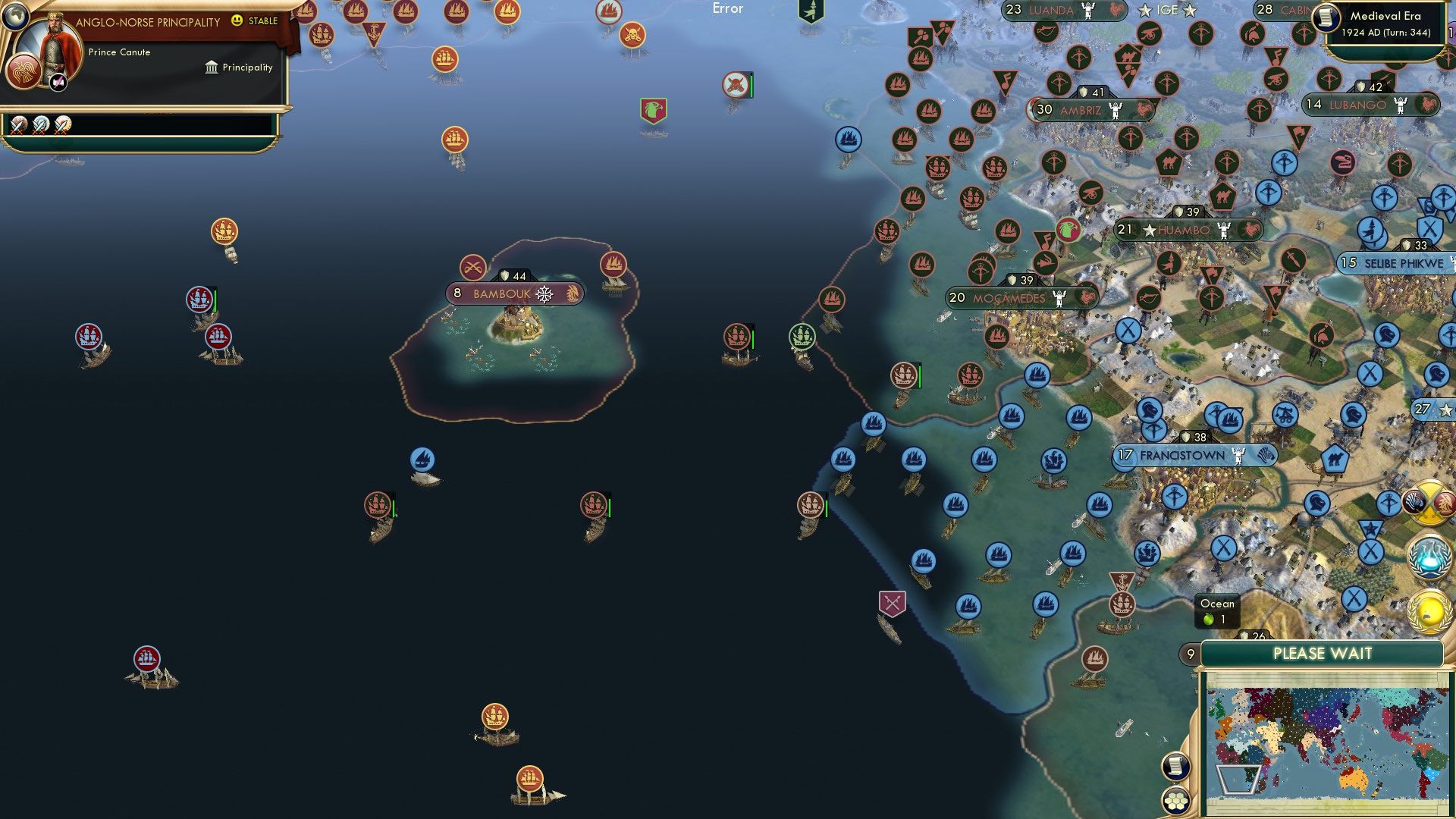Click the Golden Age laurel notification icon
Image resolution: width=1456 pixels, height=819 pixels.
point(1429,613)
